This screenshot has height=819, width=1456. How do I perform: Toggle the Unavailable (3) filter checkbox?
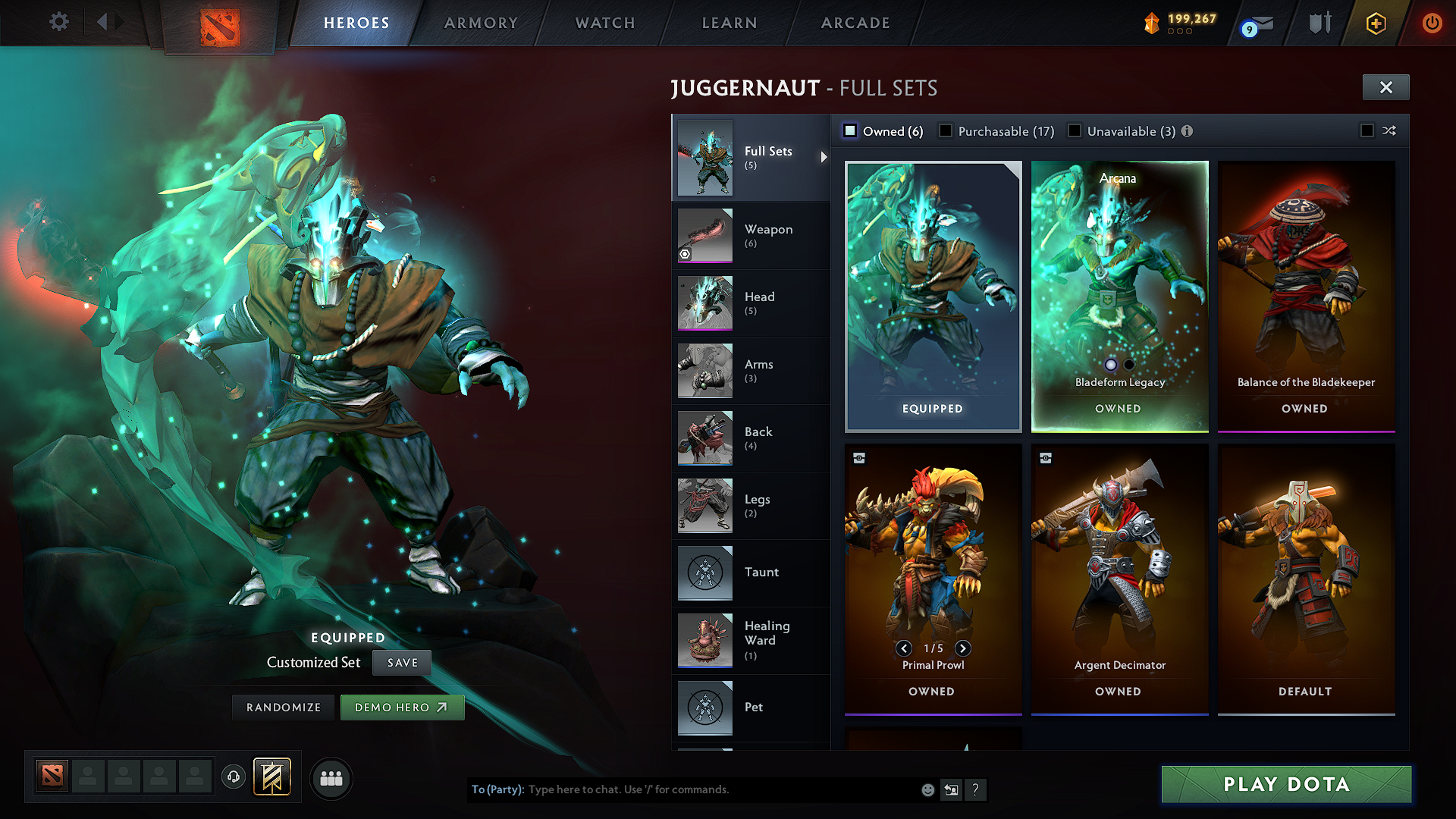tap(1075, 130)
